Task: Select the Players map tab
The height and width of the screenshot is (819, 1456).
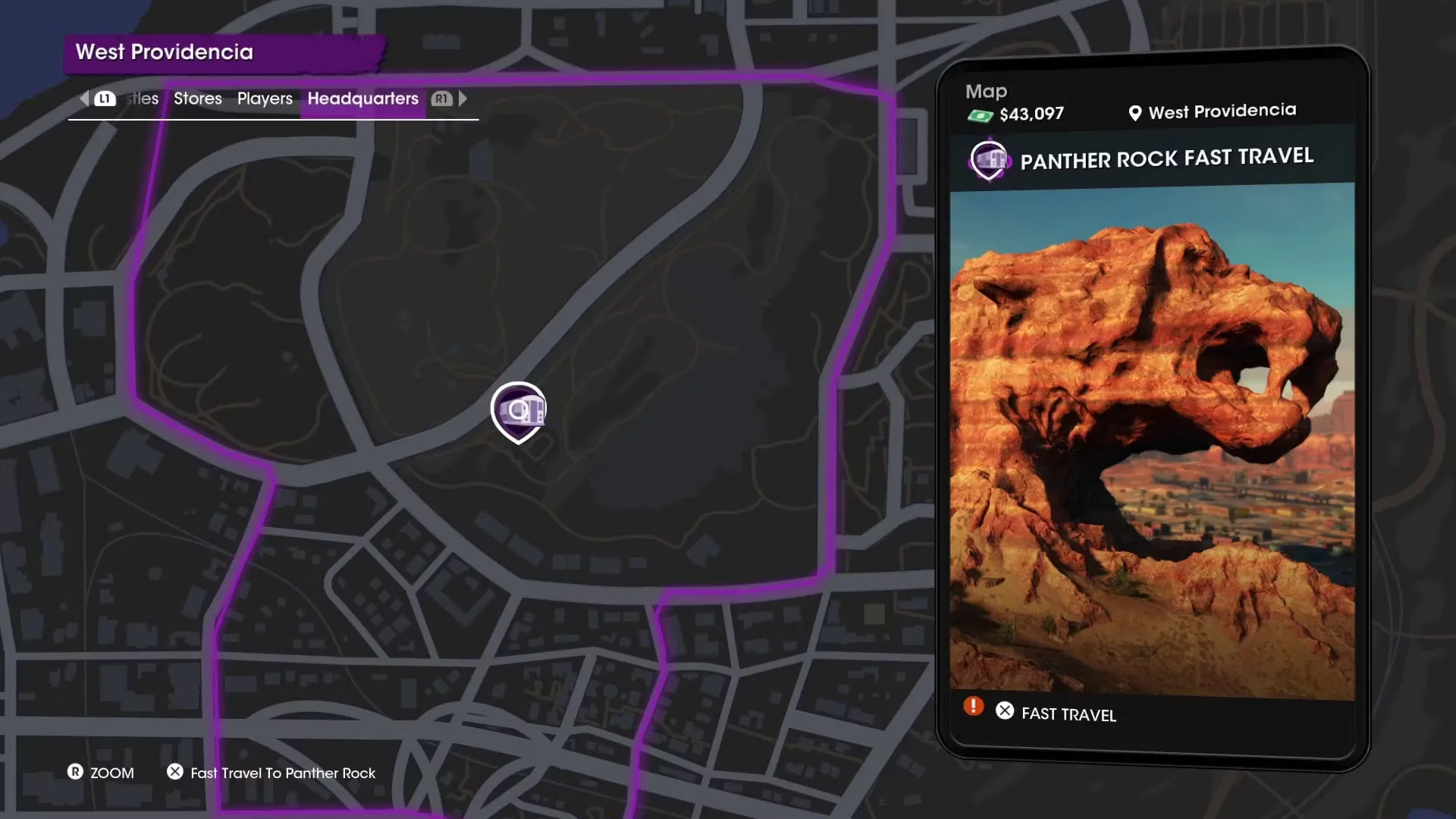Action: click(265, 99)
